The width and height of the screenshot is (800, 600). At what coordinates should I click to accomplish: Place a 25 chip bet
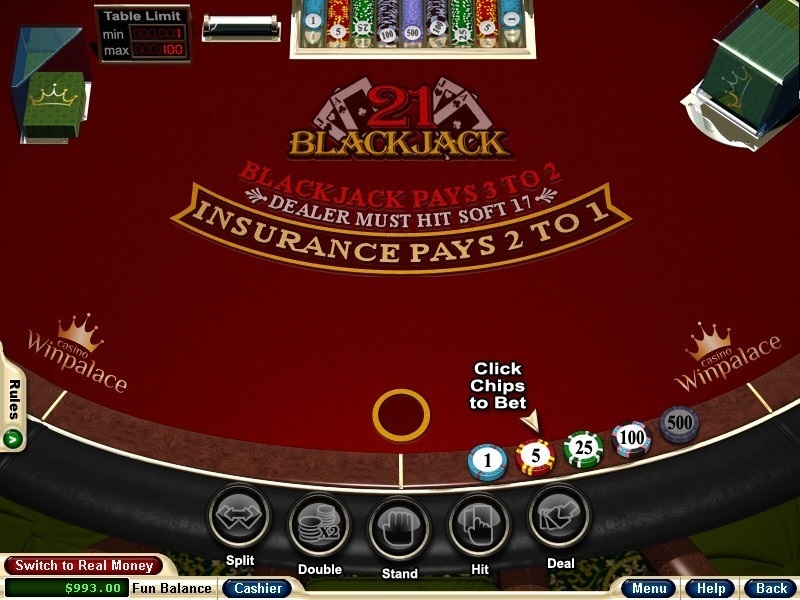coord(582,448)
